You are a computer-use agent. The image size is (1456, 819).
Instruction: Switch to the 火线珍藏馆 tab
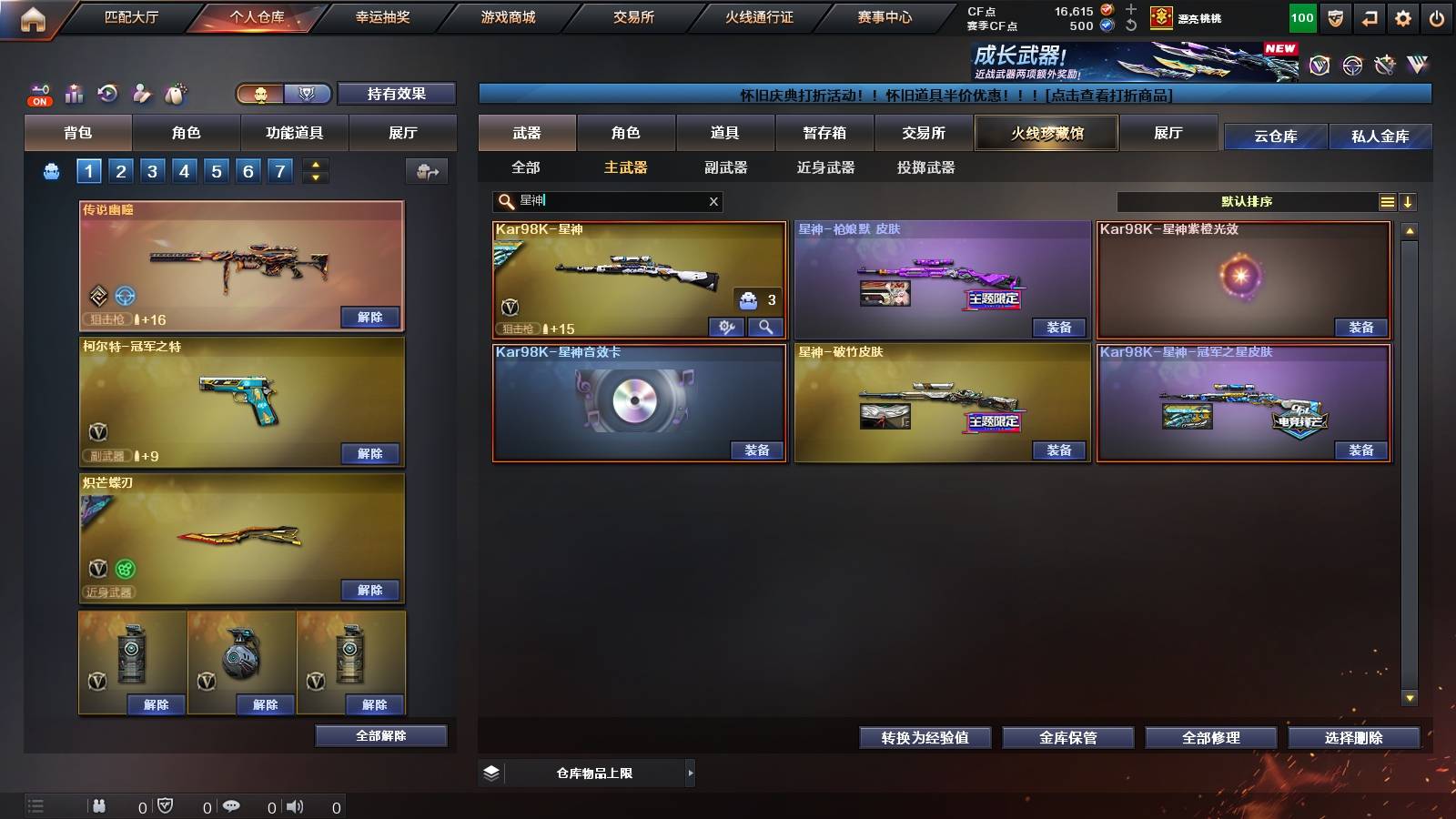pyautogui.click(x=1046, y=133)
